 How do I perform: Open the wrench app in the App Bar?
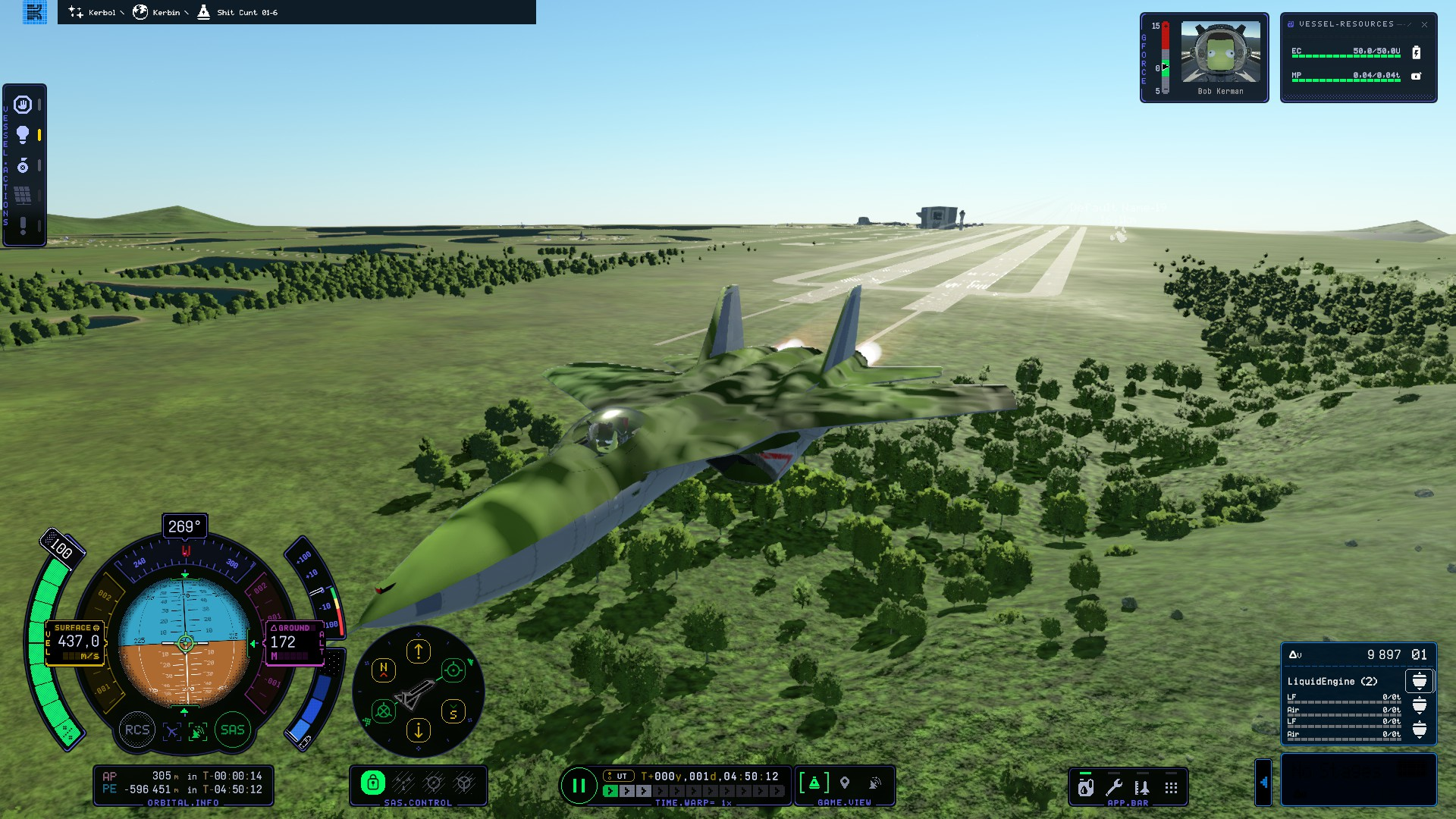click(x=1114, y=787)
